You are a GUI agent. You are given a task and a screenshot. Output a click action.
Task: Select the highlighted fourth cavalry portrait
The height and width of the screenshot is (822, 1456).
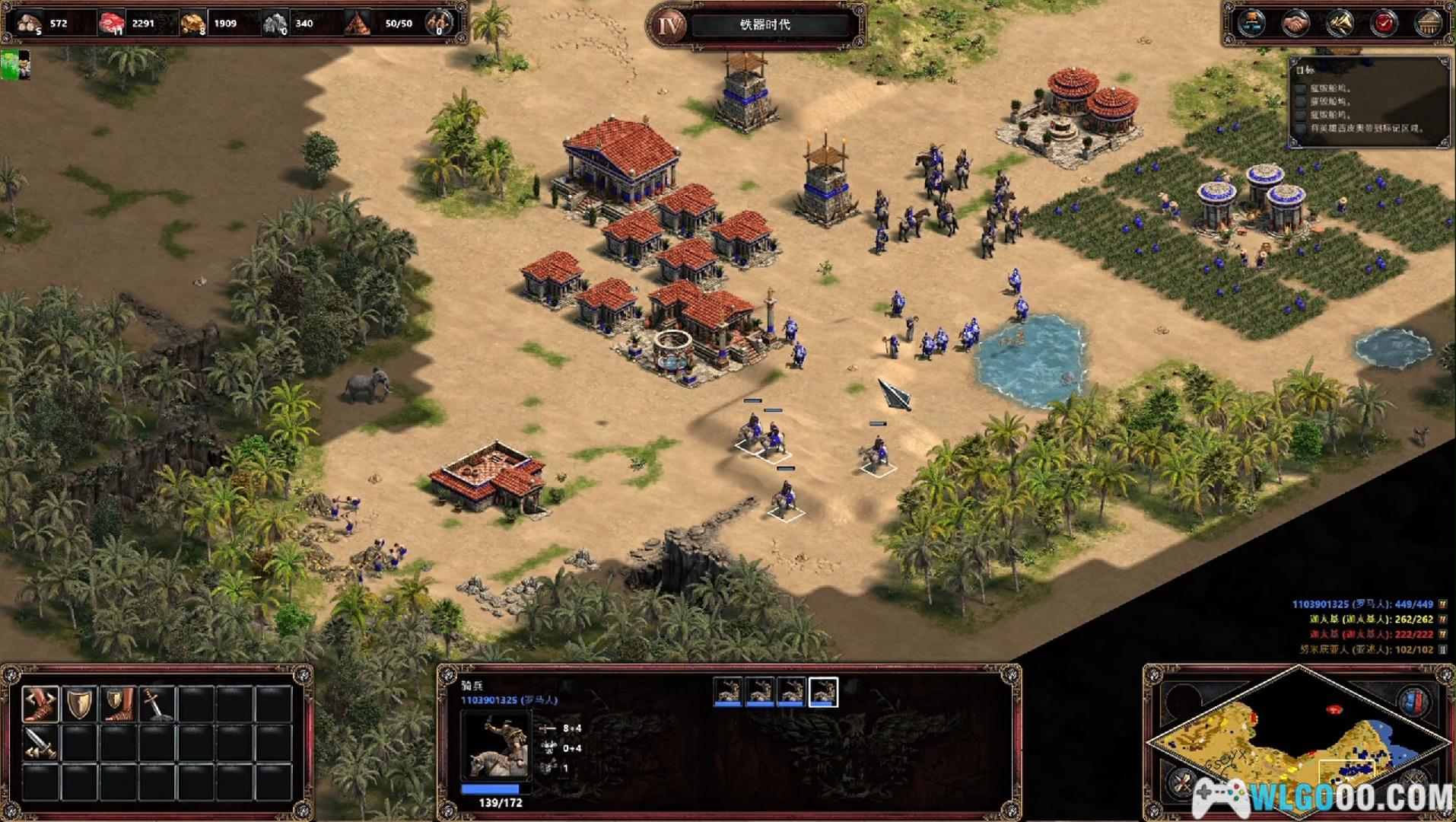pos(823,692)
